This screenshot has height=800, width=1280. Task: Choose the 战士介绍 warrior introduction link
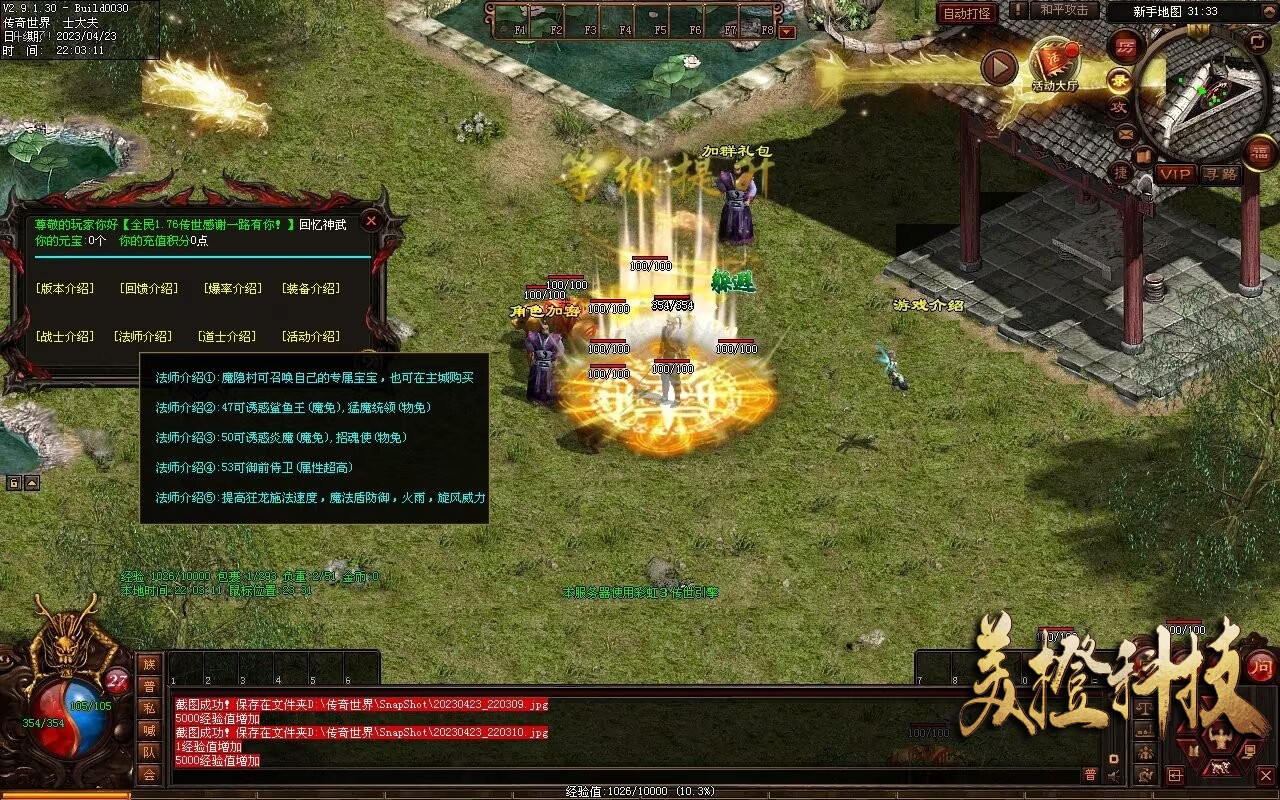(x=64, y=337)
